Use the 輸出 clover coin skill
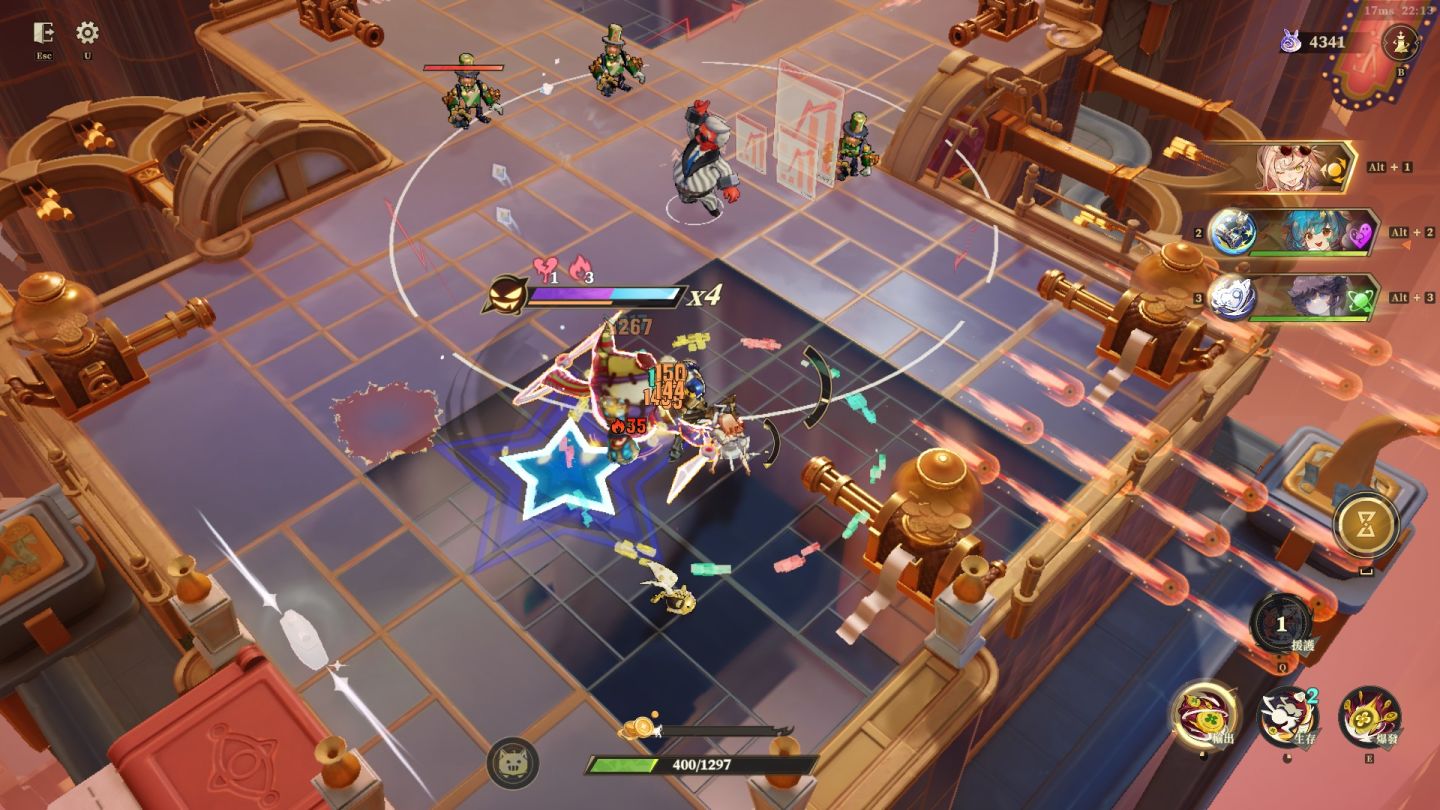 1206,714
